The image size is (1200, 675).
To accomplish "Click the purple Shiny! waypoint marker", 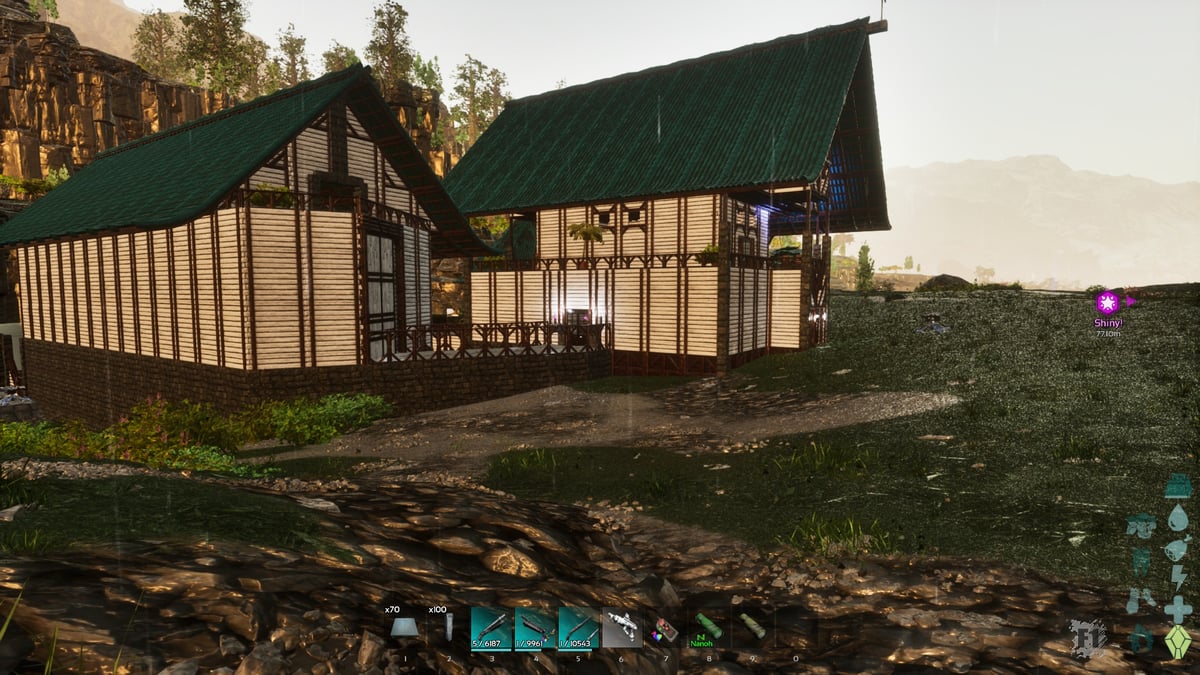I will click(x=1107, y=302).
